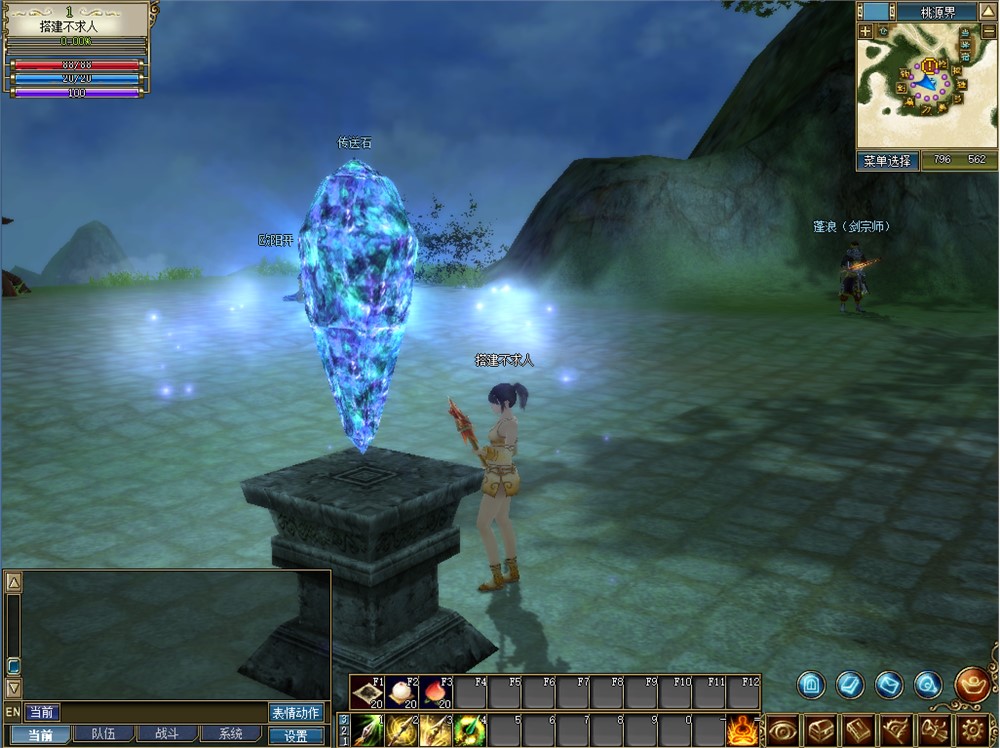1000x748 pixels.
Task: Use the steamed bun in the F2 slot
Action: (402, 692)
